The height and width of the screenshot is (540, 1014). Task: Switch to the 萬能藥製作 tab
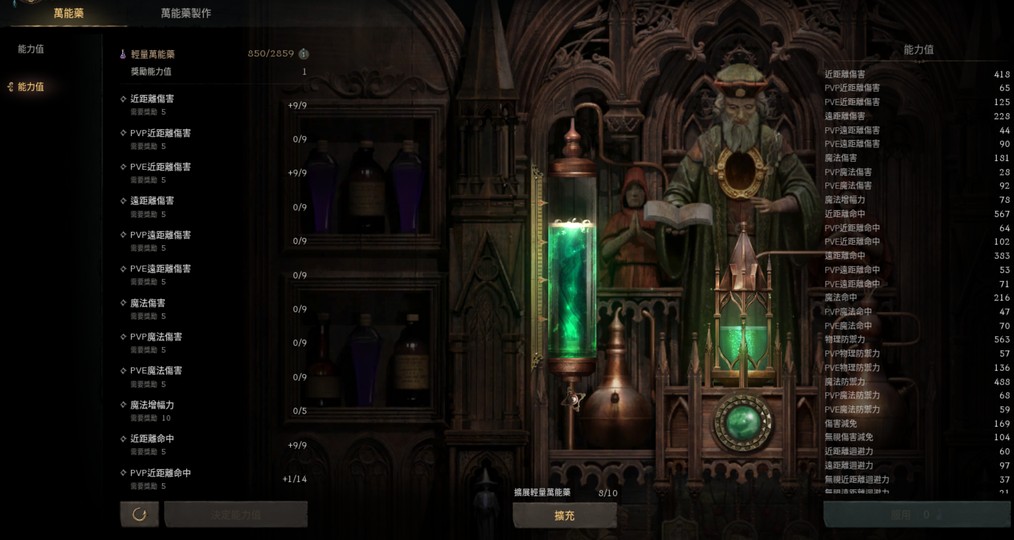[x=186, y=13]
